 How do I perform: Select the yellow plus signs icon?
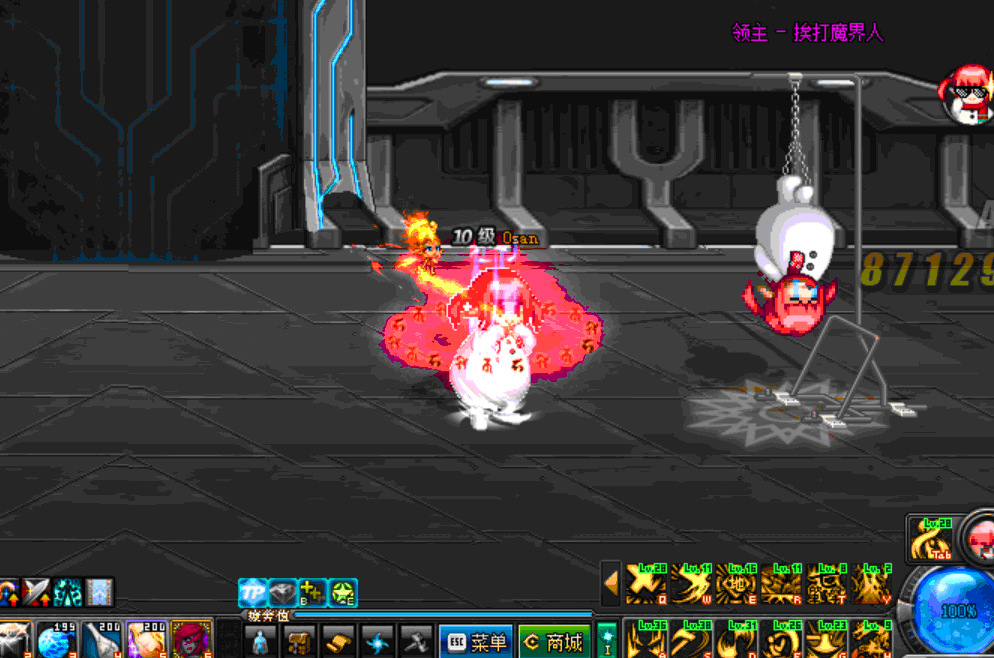click(x=313, y=592)
